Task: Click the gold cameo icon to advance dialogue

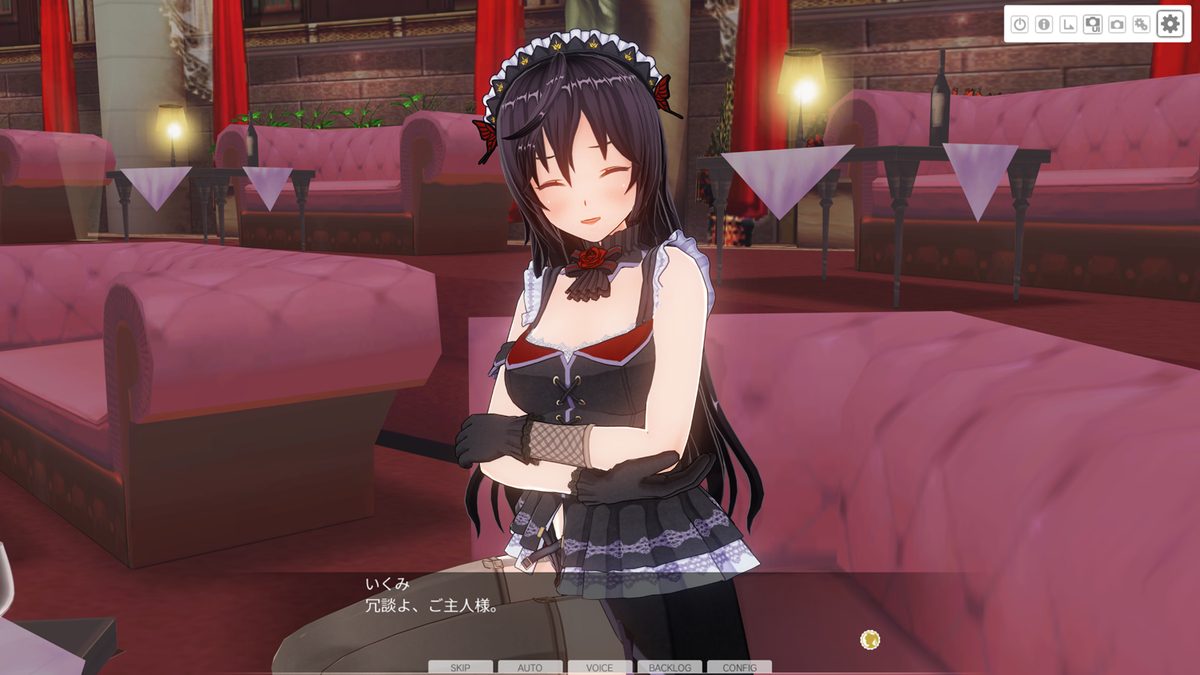Action: coord(870,639)
